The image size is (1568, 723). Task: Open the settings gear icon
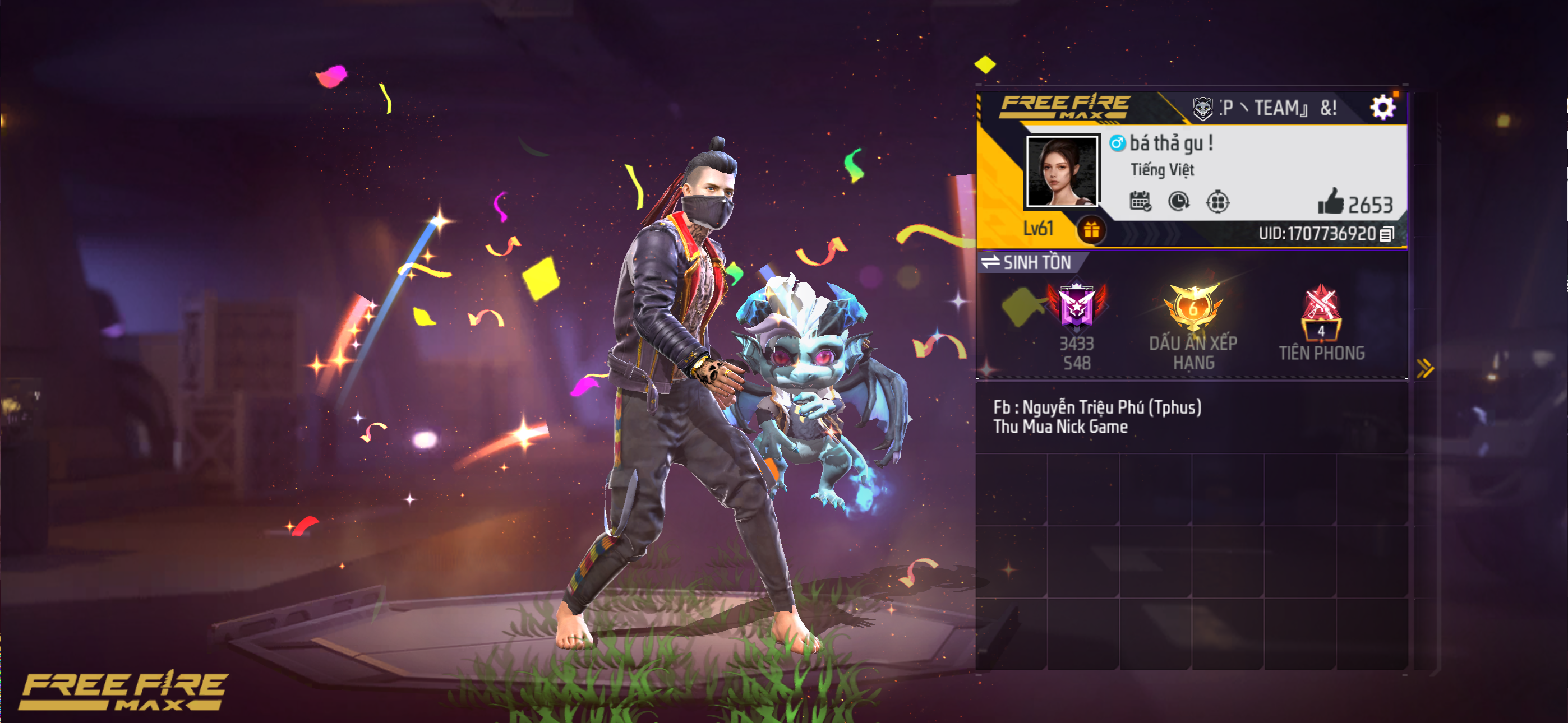1386,107
